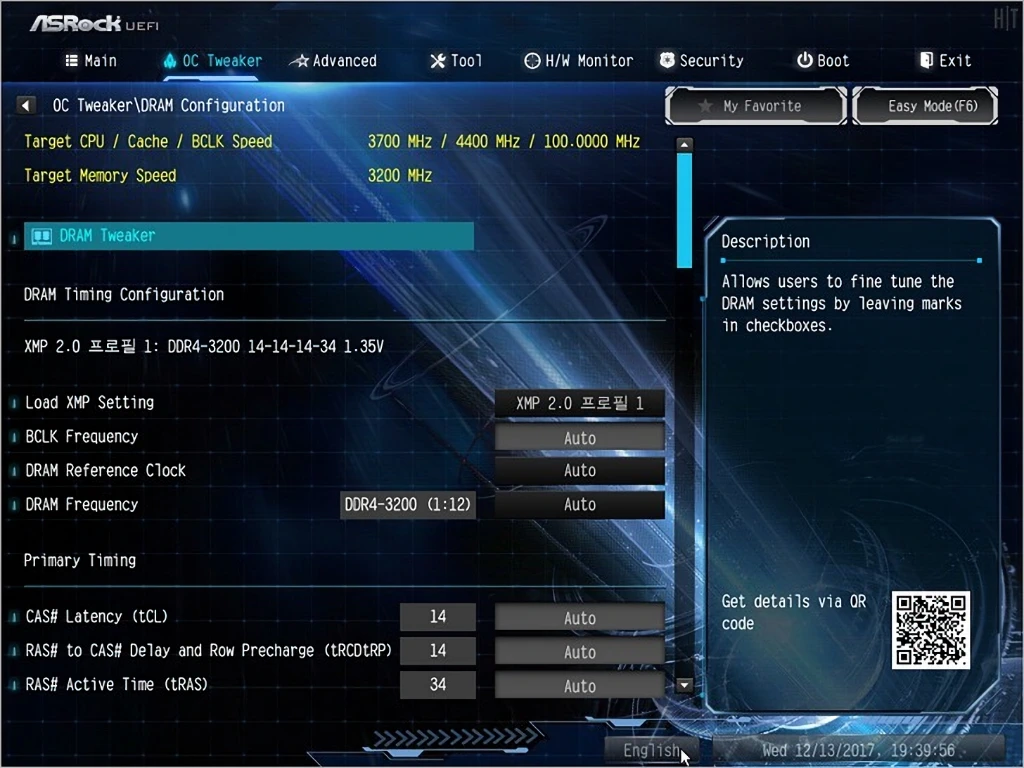The height and width of the screenshot is (768, 1024).
Task: Click the back arrow beside the breadcrumb
Action: (27, 105)
